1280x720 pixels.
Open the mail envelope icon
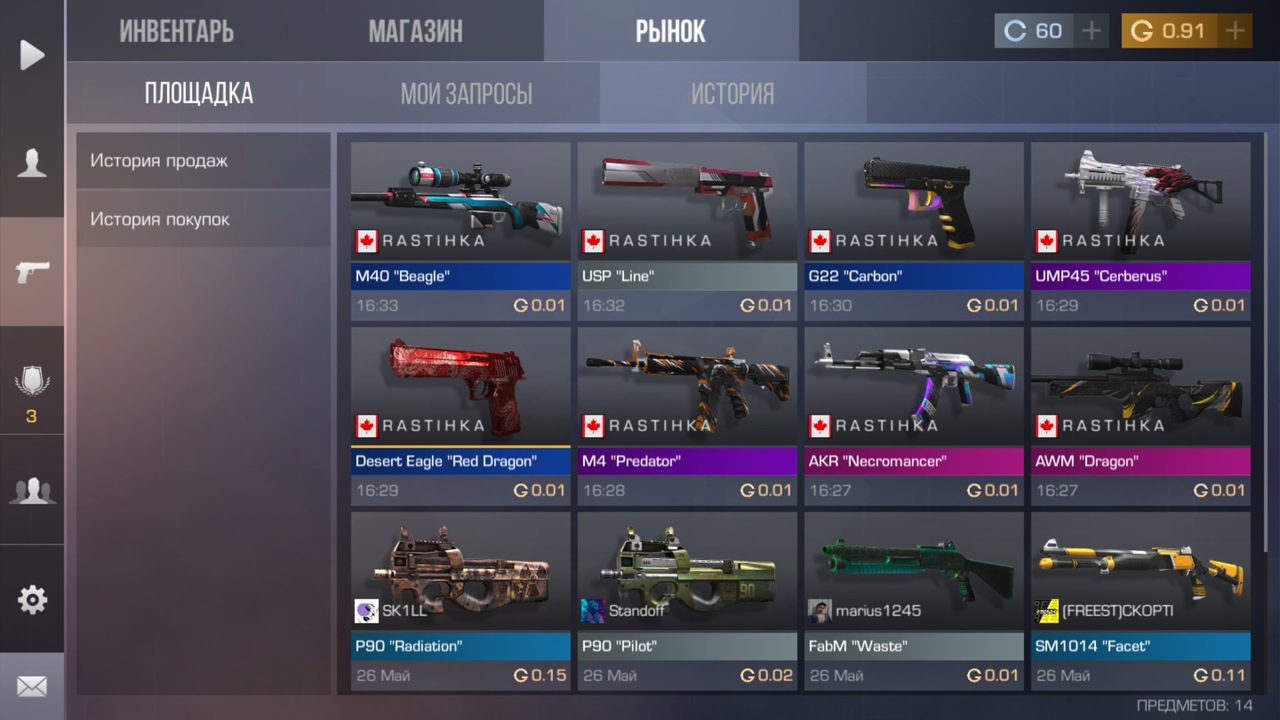(x=32, y=687)
